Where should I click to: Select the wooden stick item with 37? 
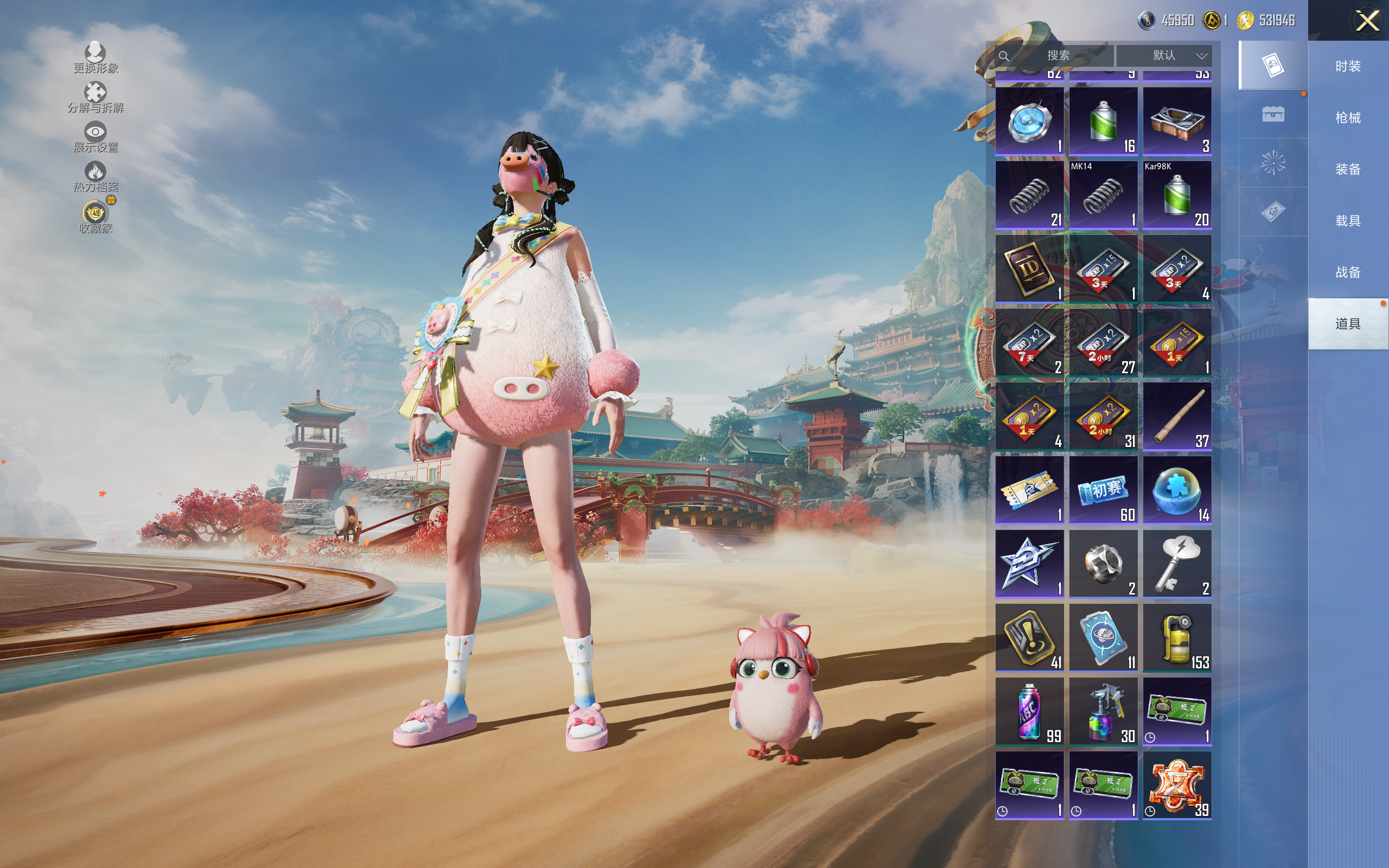(1177, 416)
